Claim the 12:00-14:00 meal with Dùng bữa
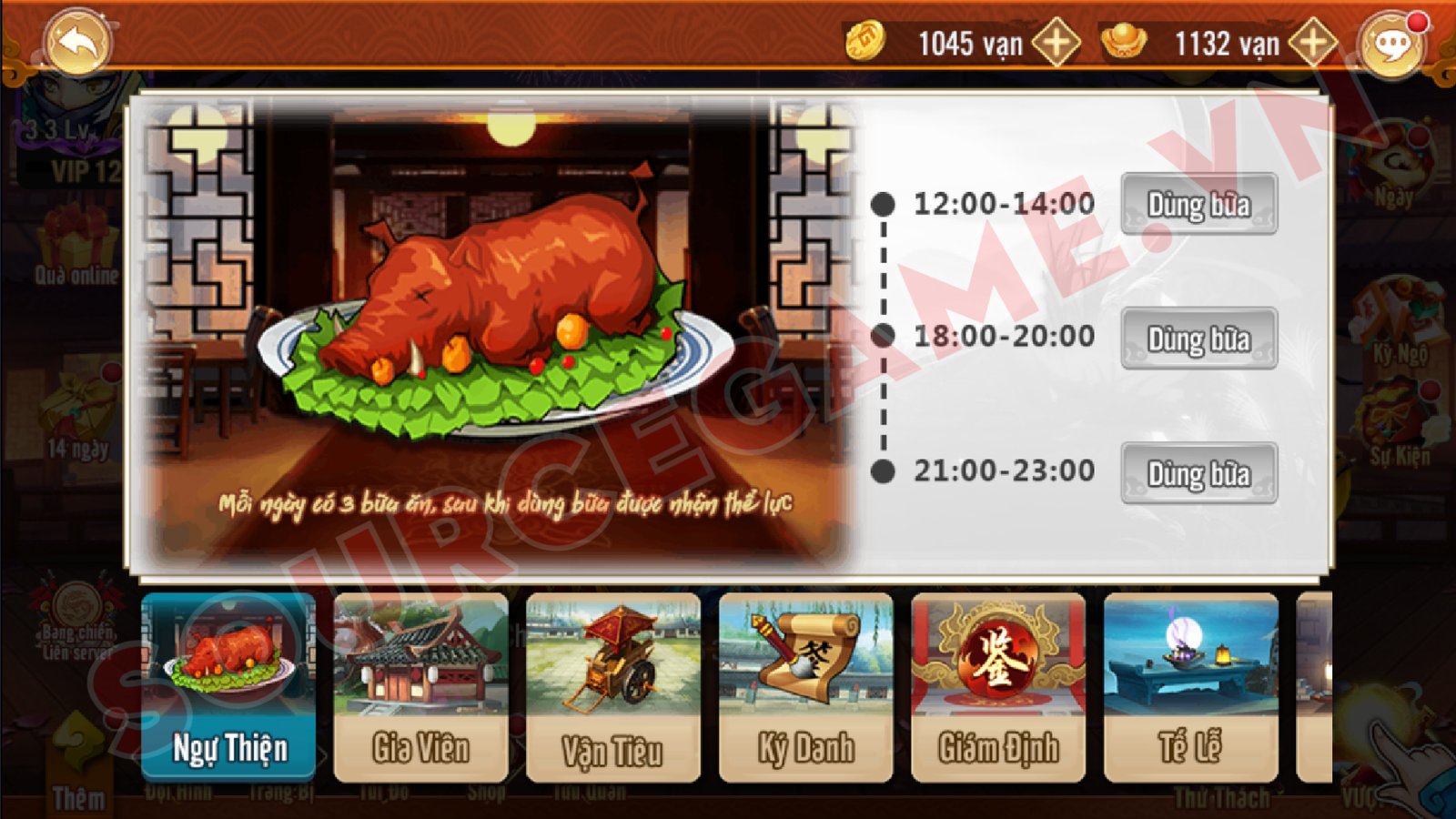Viewport: 1456px width, 819px height. [1198, 204]
